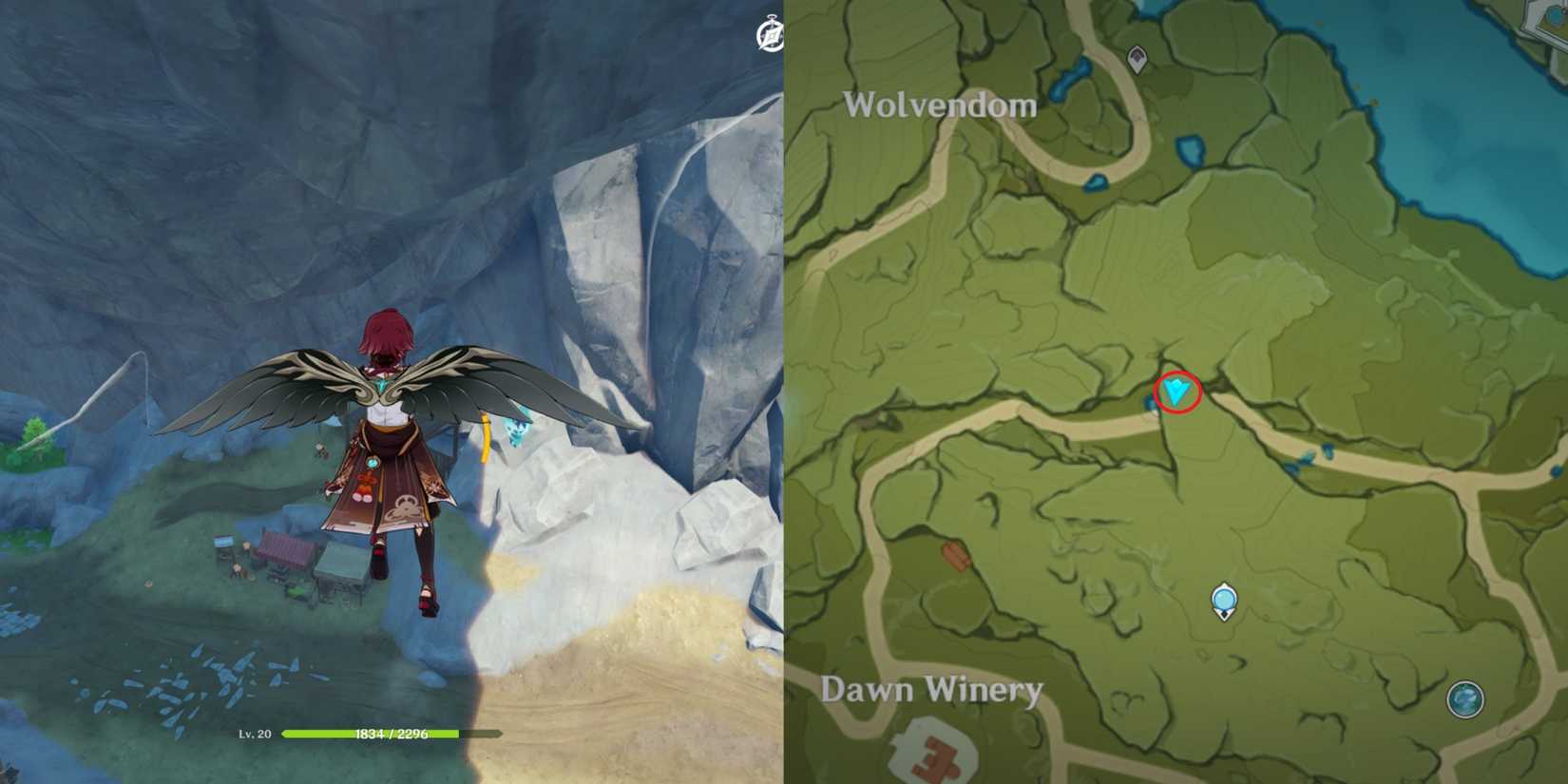This screenshot has width=1568, height=784.
Task: Click the teleport droplet icon in the map's center
Action: (x=1224, y=598)
